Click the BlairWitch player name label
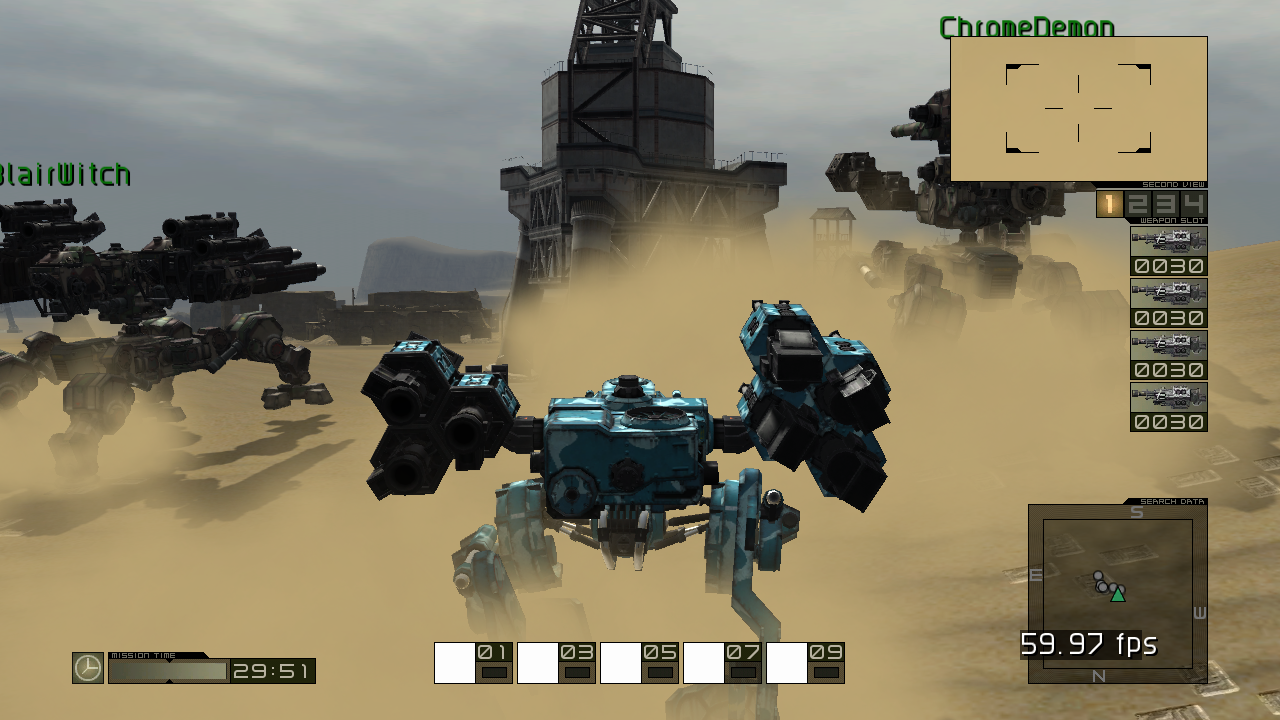This screenshot has width=1280, height=720. 64,175
